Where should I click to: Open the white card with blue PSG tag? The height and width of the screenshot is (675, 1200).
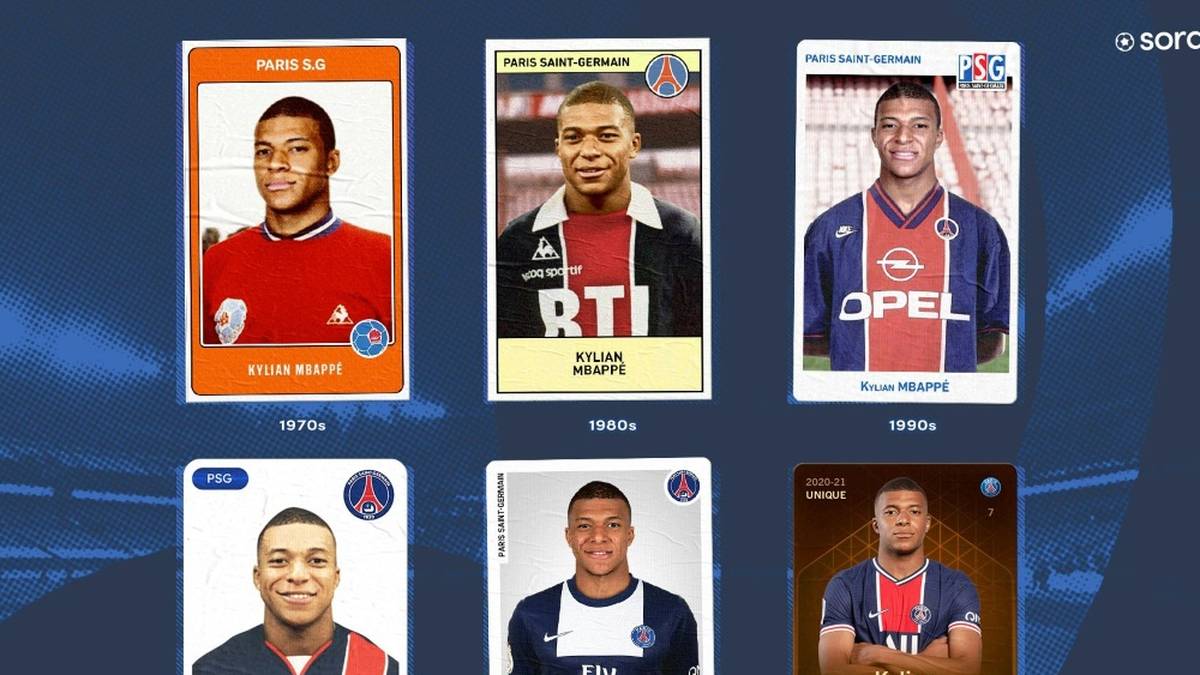(x=296, y=568)
